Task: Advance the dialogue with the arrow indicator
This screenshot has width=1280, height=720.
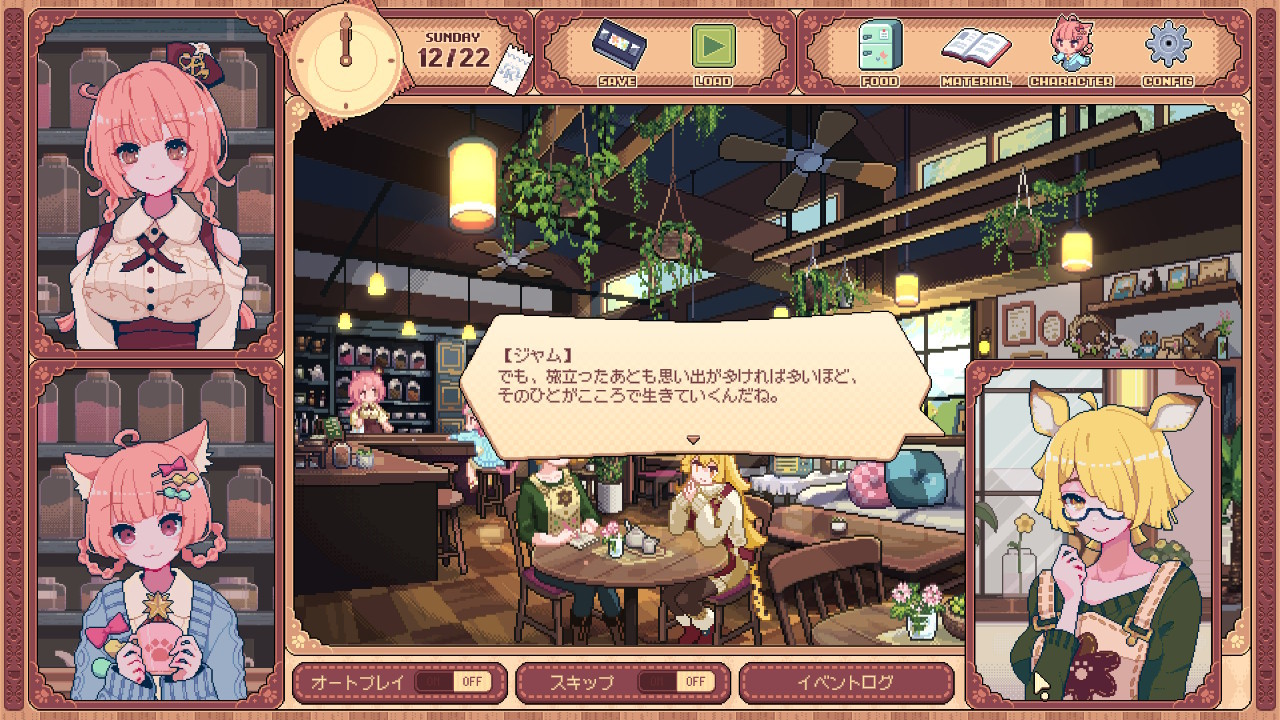Action: [x=692, y=439]
